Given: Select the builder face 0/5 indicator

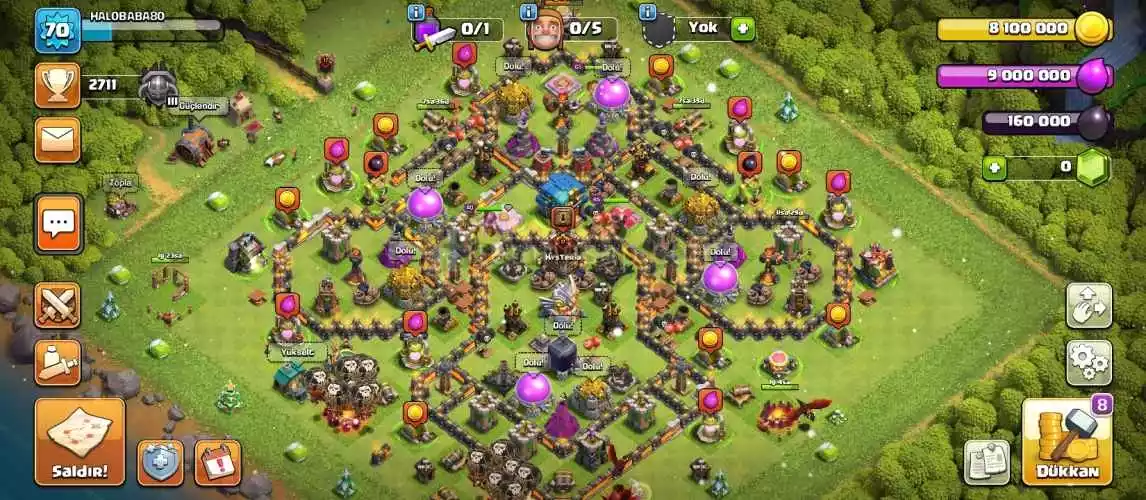Looking at the screenshot, I should (x=547, y=28).
